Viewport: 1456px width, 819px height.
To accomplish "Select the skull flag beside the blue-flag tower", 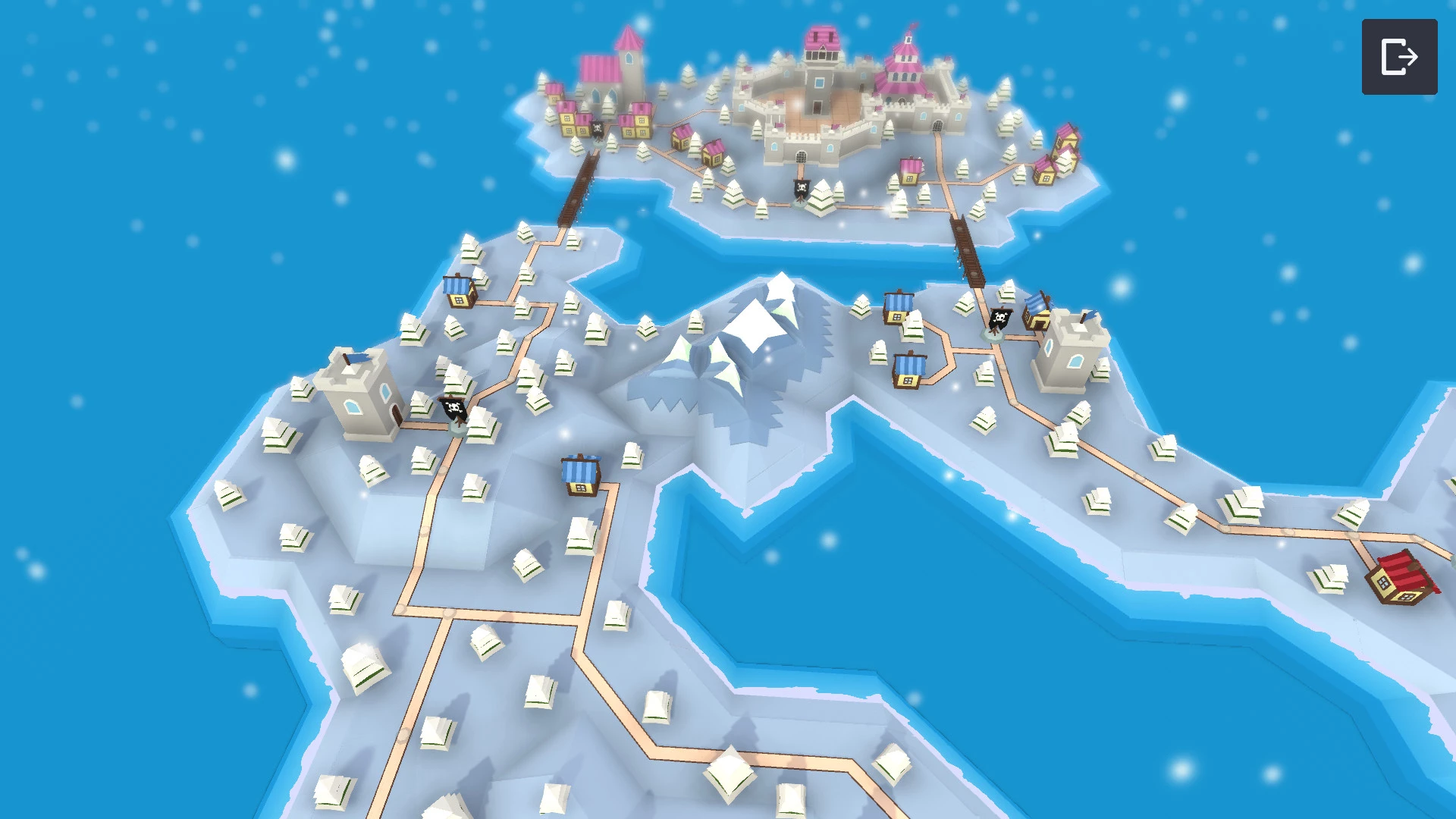I will point(454,410).
